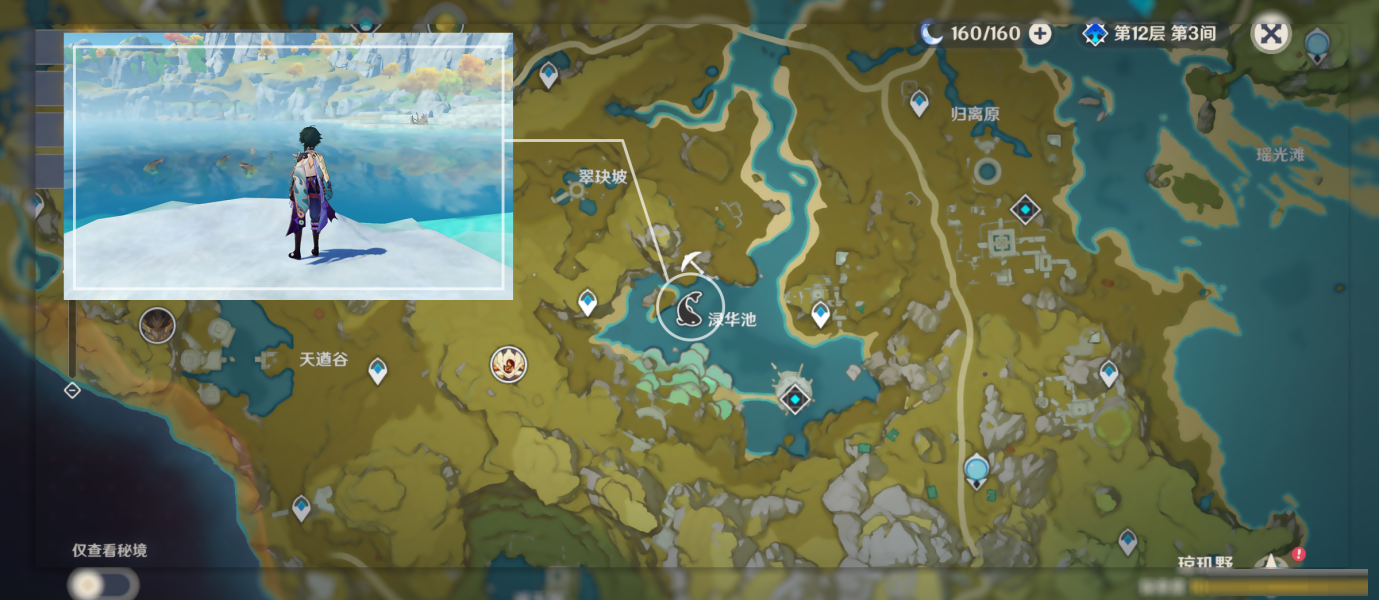This screenshot has height=600, width=1379.
Task: Select the Statue of the Seven beside the close button
Action: point(1317,45)
